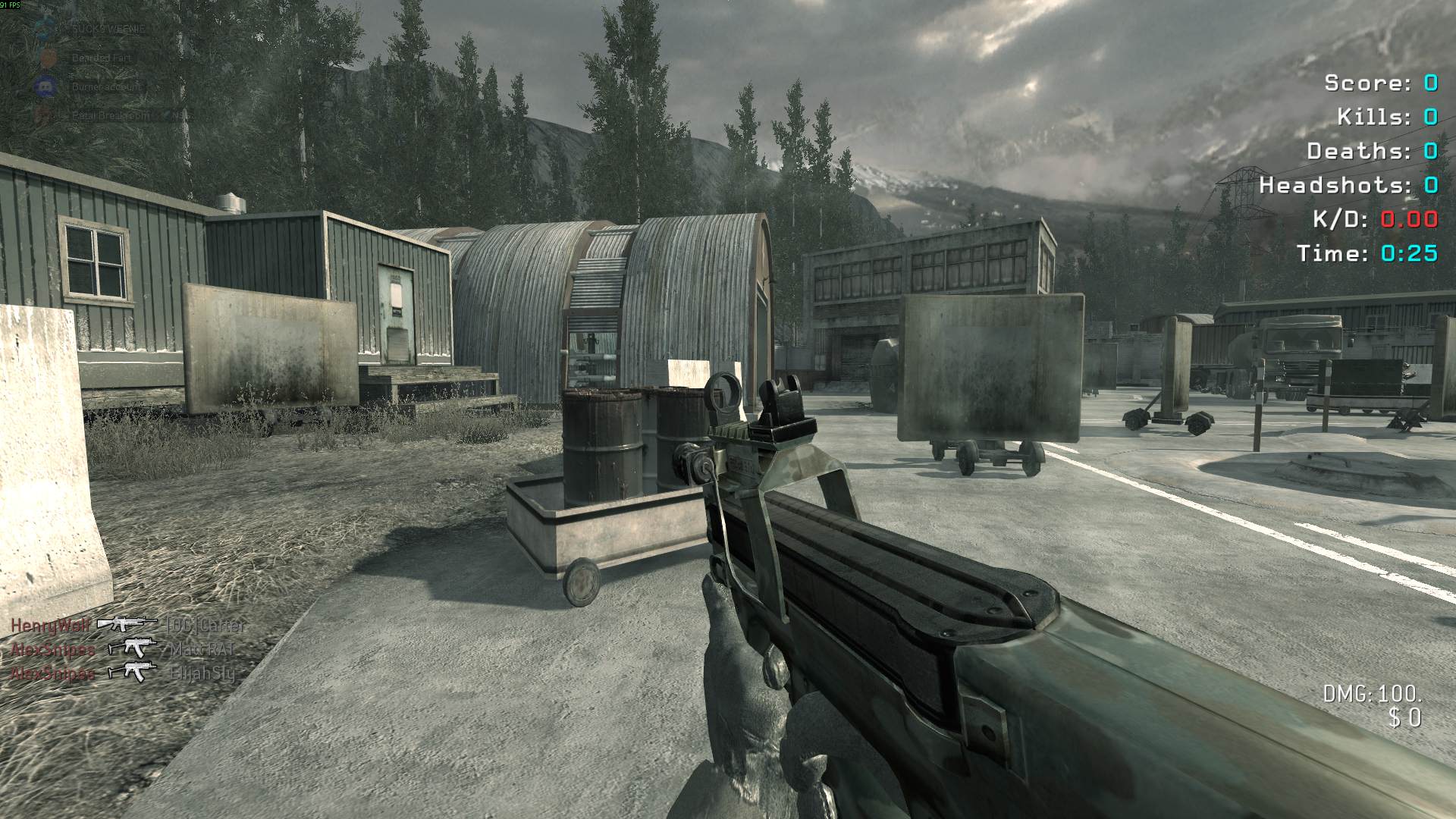1456x819 pixels.
Task: Click Bearded Fart in the voice overlay
Action: [101, 58]
